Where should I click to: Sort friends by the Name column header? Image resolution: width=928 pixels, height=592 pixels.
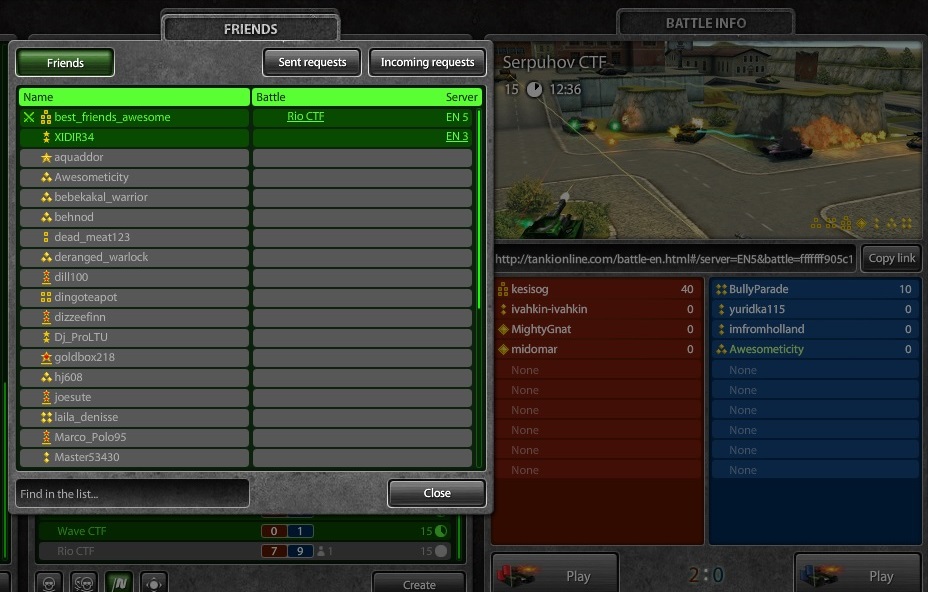point(134,97)
